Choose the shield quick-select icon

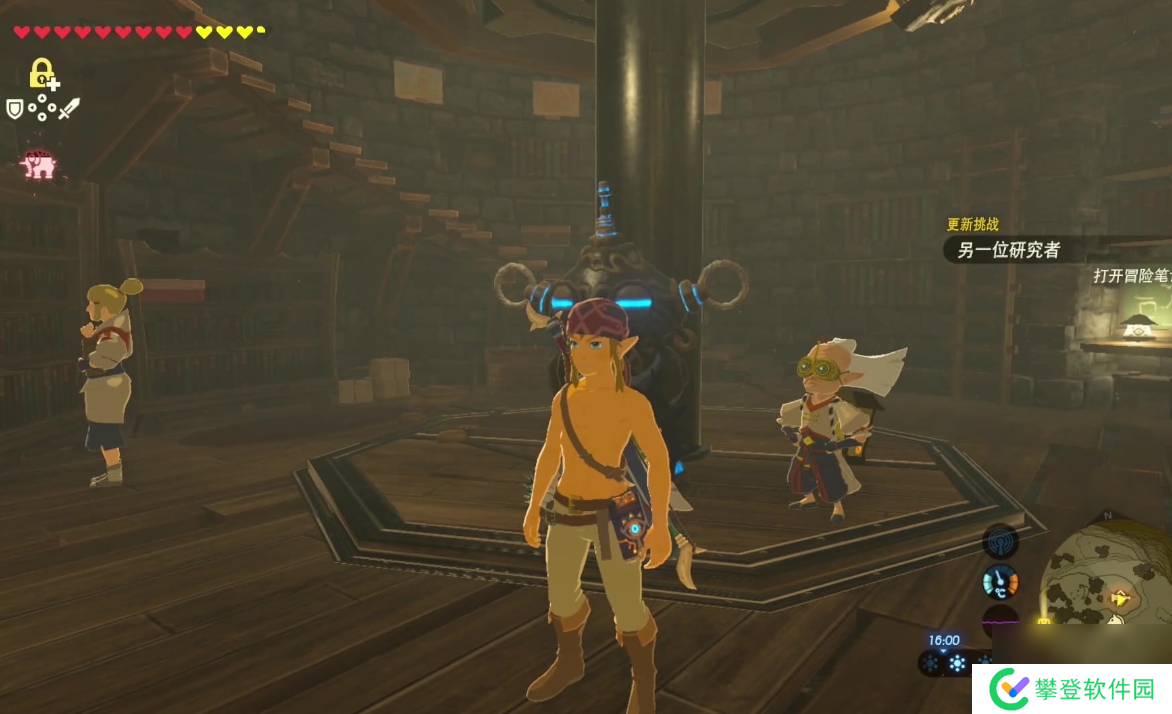15,109
